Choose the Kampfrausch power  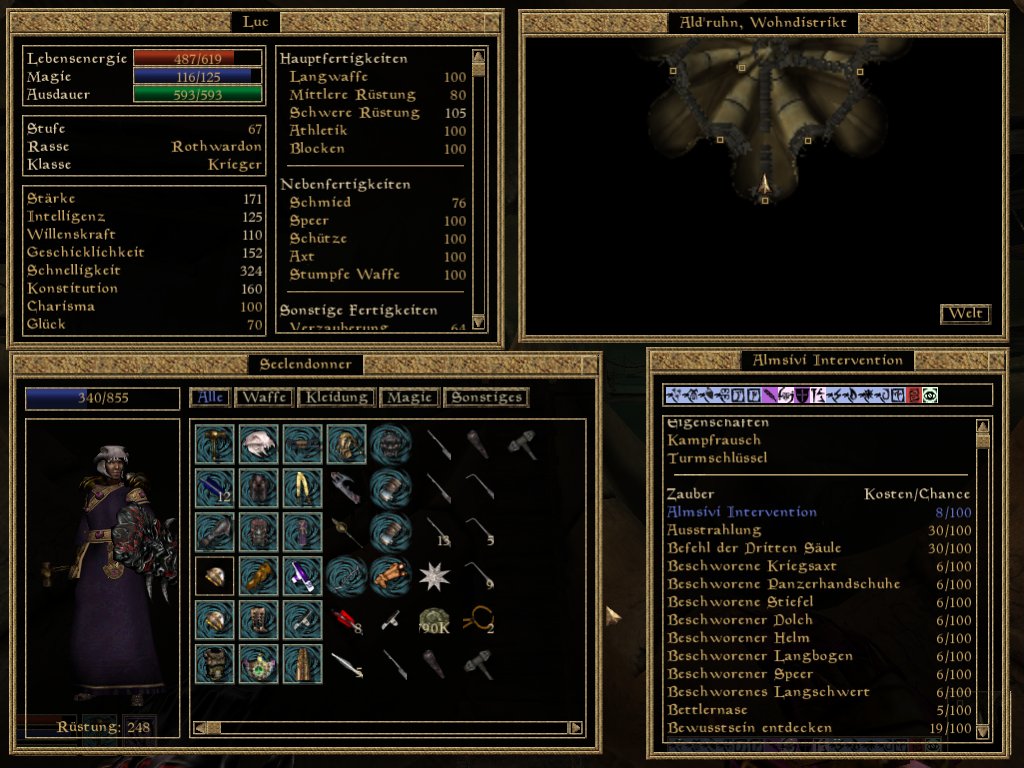[714, 440]
